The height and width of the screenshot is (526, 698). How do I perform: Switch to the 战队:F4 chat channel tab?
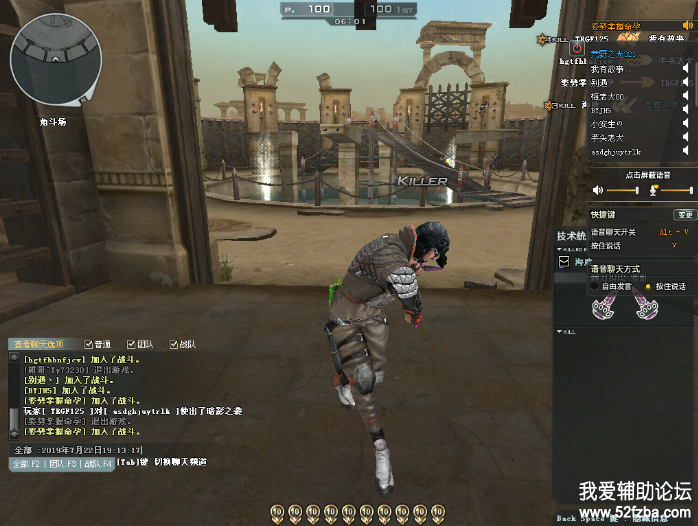coord(98,464)
